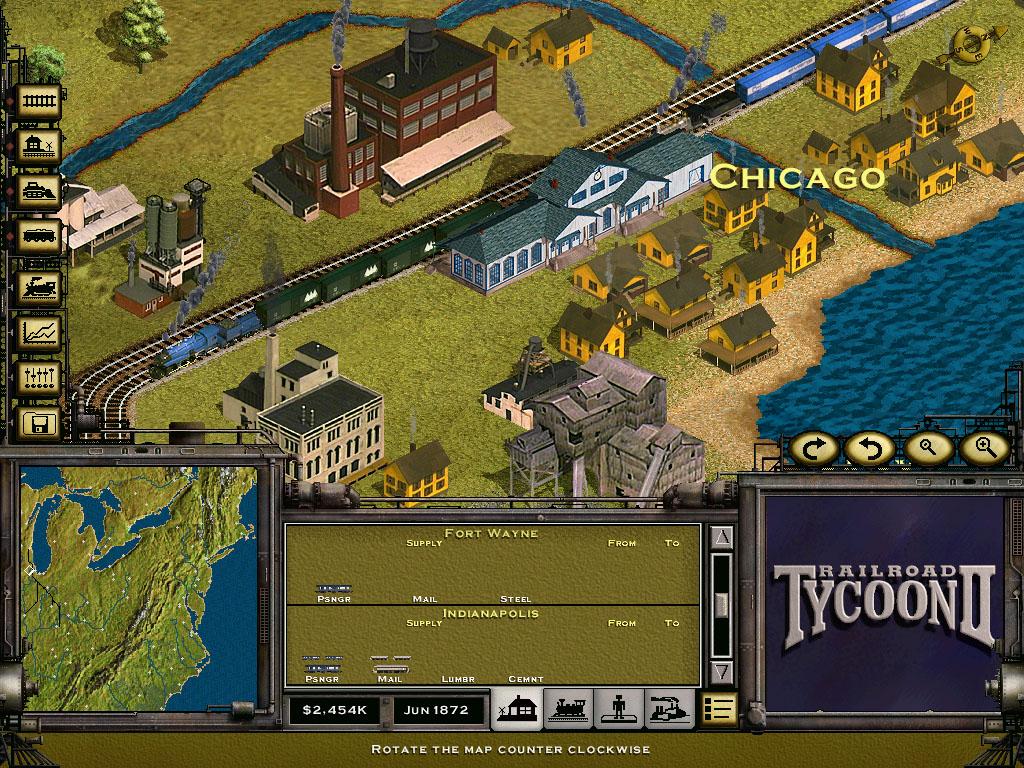This screenshot has width=1024, height=768.
Task: Rotate the map counter clockwise
Action: pyautogui.click(x=871, y=449)
